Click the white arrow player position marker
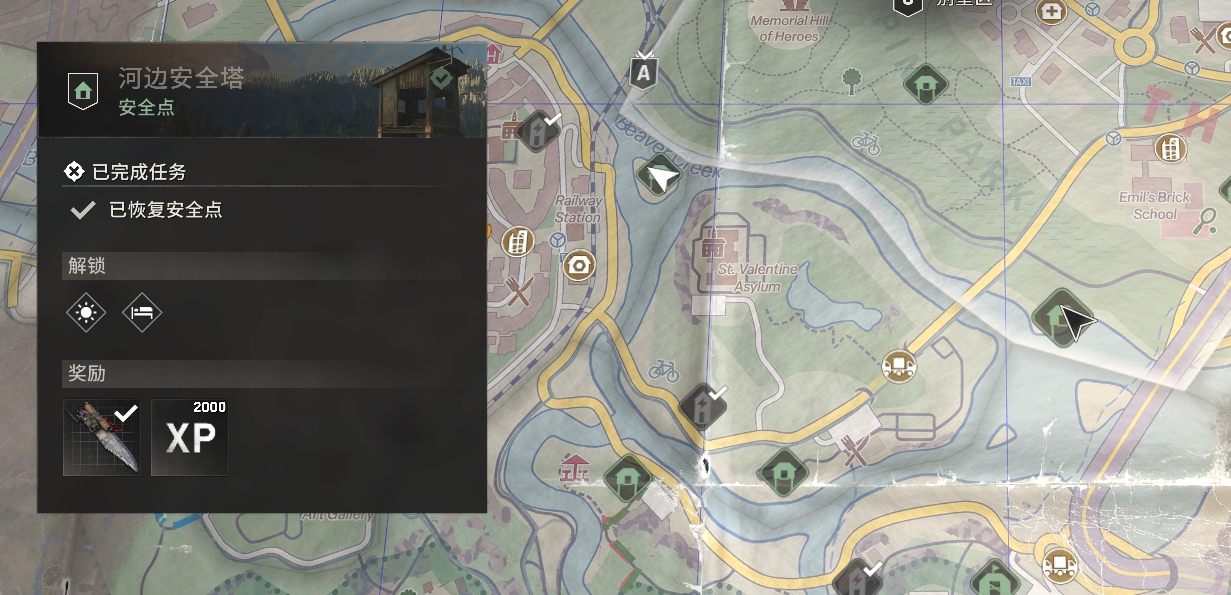Screen dimensions: 1231x595 click(662, 178)
